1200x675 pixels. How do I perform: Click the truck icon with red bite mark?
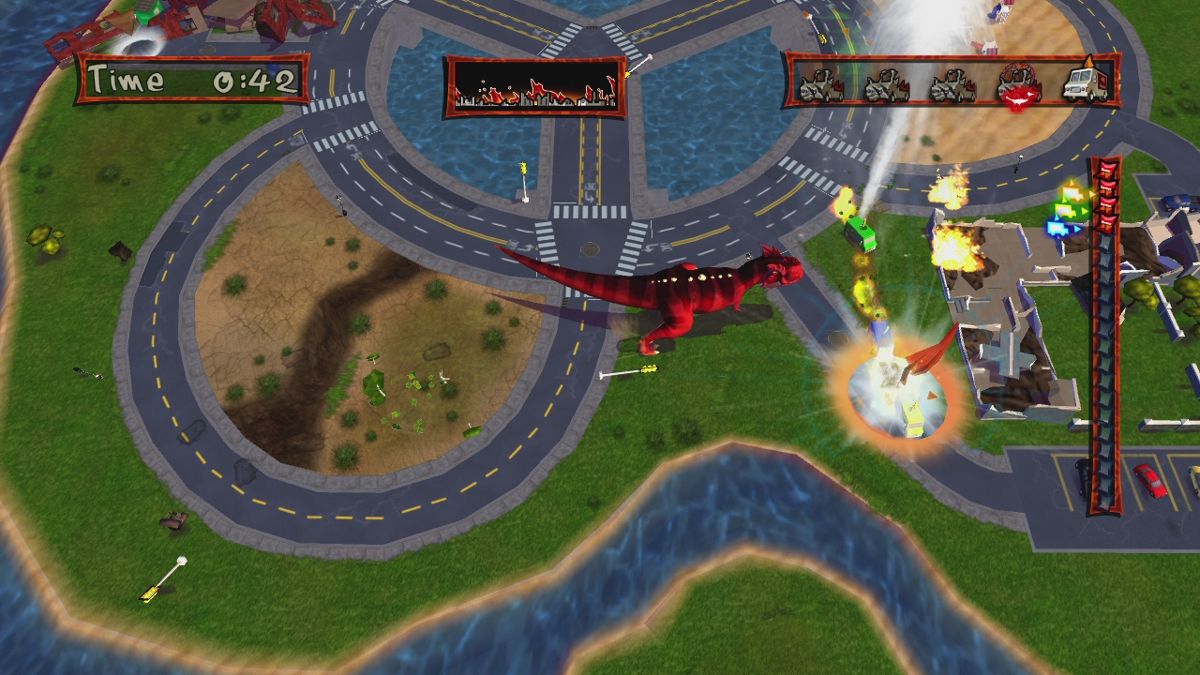tap(1019, 86)
